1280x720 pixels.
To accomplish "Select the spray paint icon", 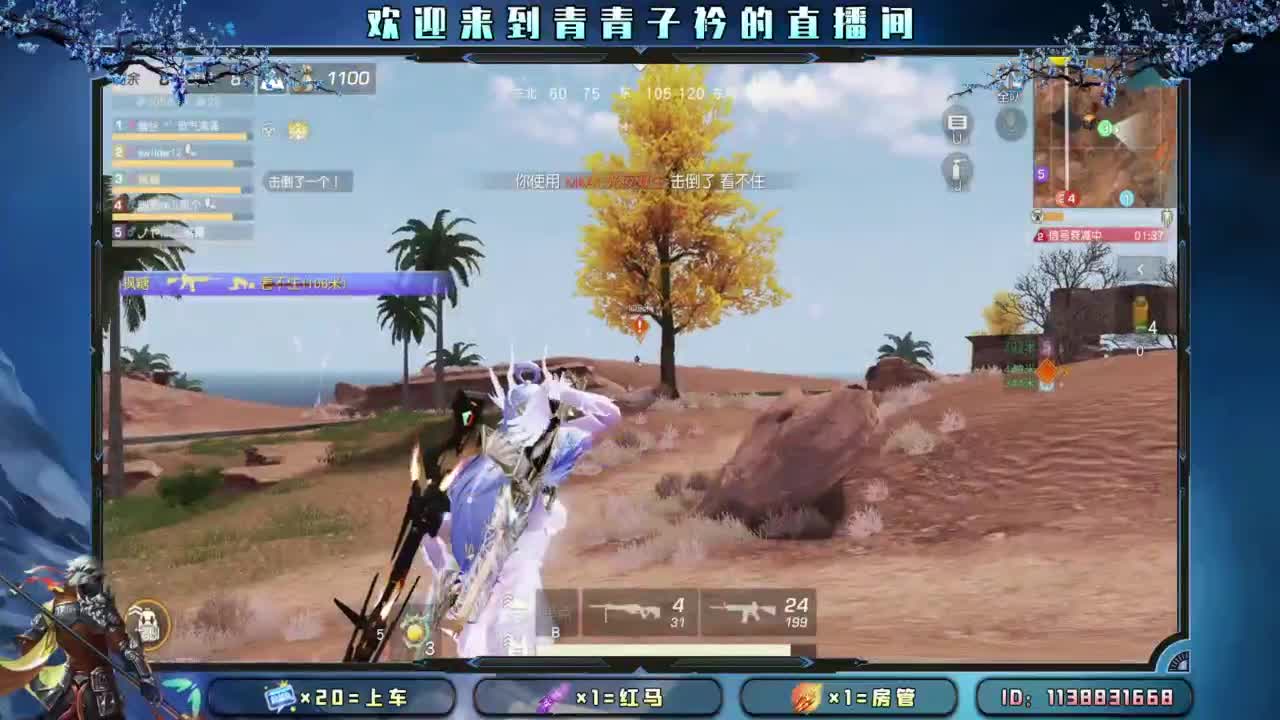I will pyautogui.click(x=957, y=172).
